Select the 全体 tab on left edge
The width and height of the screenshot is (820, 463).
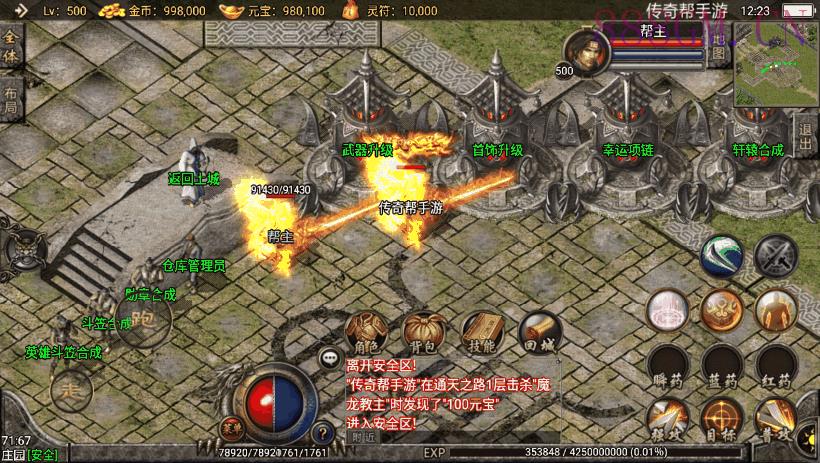11,44
